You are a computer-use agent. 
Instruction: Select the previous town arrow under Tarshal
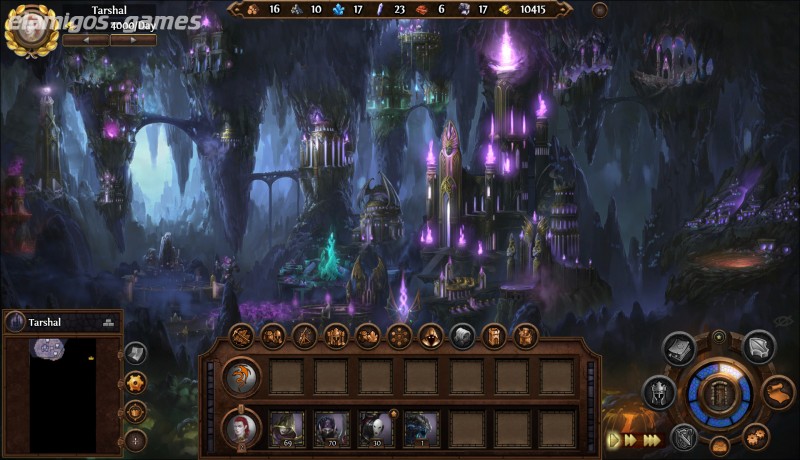(85, 40)
